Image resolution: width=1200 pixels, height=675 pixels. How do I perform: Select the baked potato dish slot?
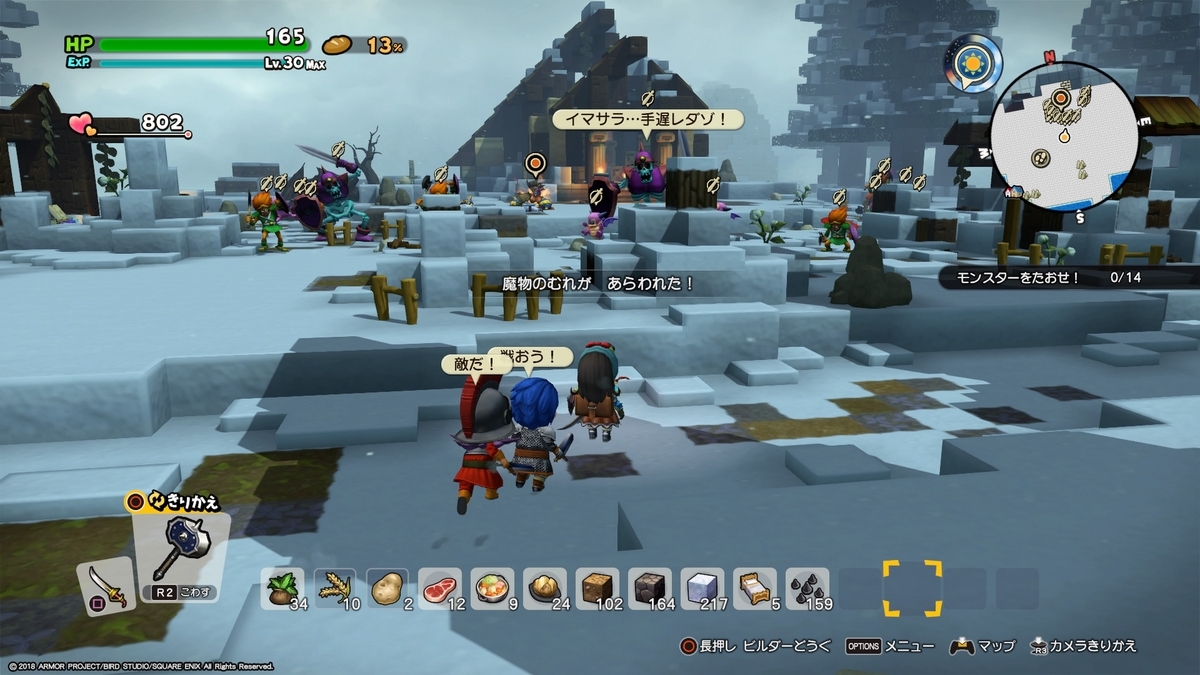click(x=545, y=588)
